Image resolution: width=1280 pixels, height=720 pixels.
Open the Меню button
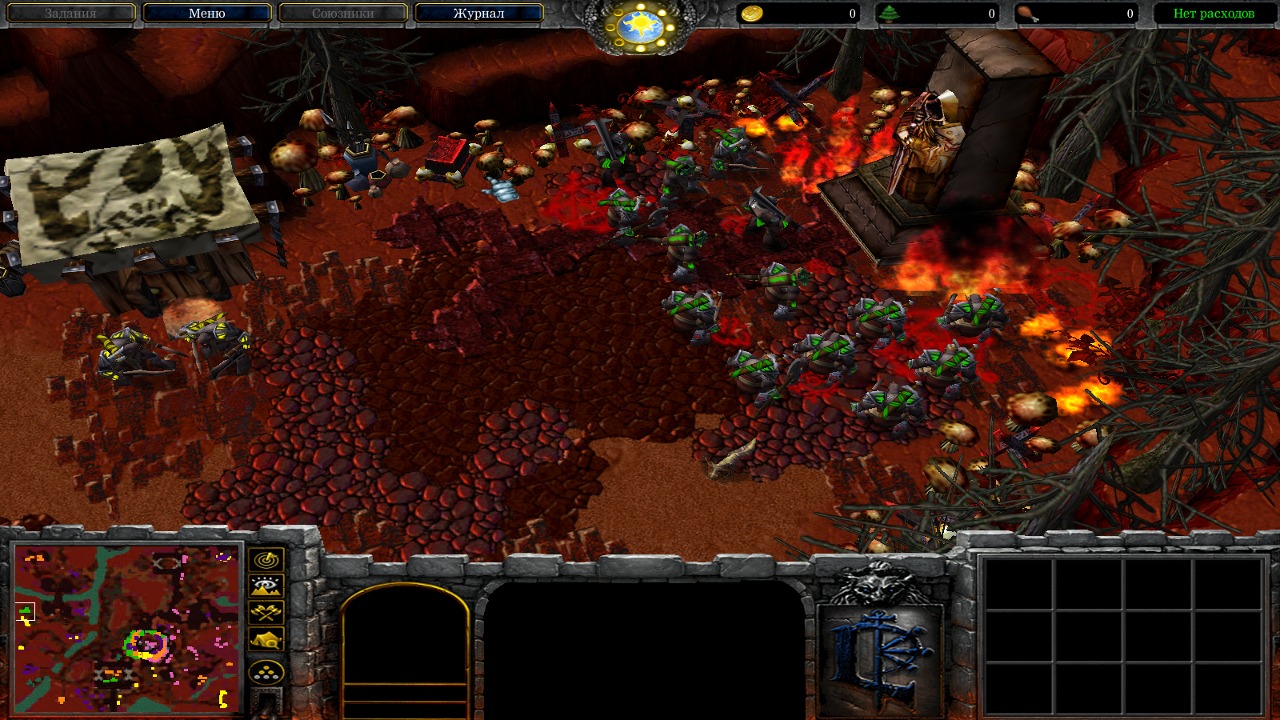[x=207, y=14]
